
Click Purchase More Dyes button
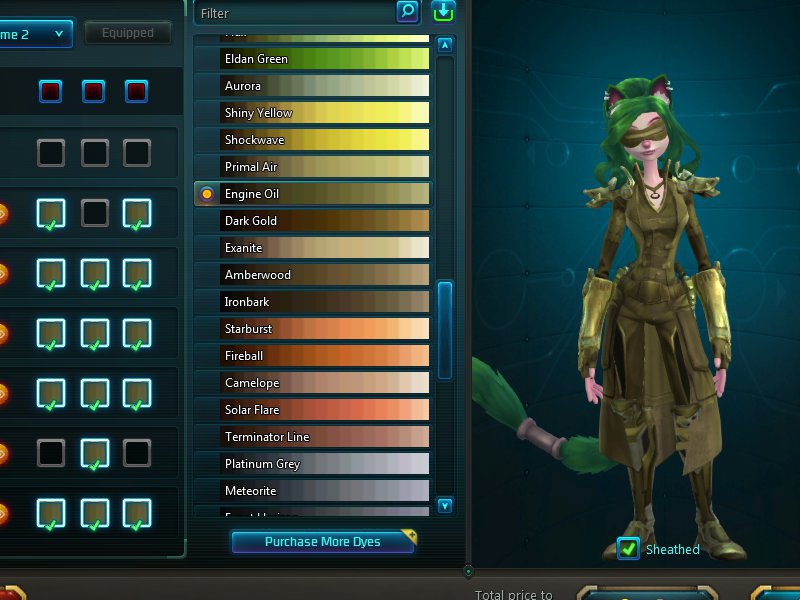point(323,542)
